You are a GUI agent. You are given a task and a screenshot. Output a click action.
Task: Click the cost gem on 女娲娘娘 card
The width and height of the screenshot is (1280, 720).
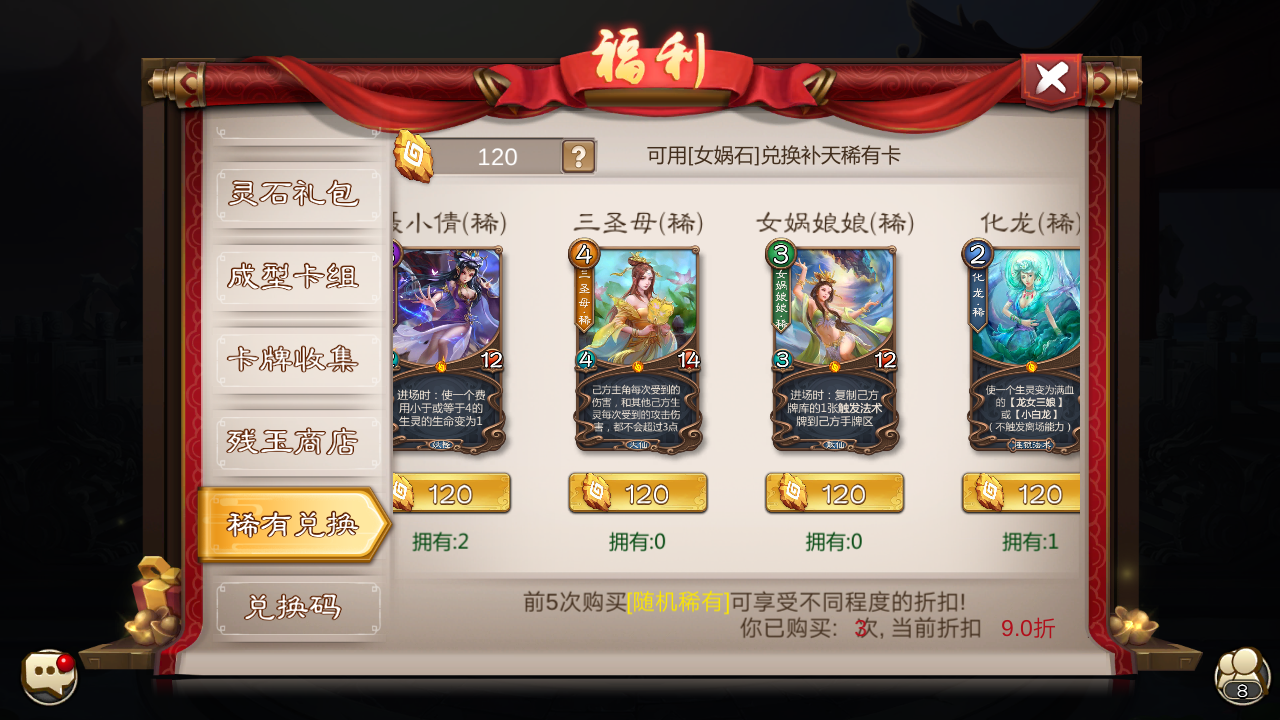[x=781, y=255]
